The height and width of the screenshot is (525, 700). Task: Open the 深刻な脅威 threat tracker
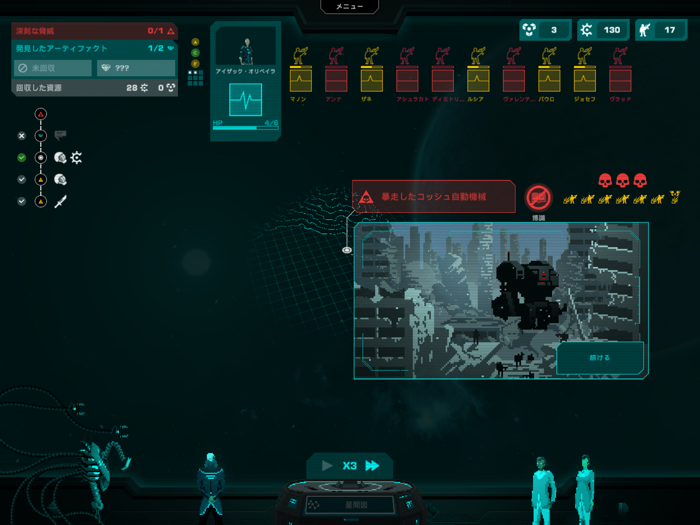click(95, 31)
